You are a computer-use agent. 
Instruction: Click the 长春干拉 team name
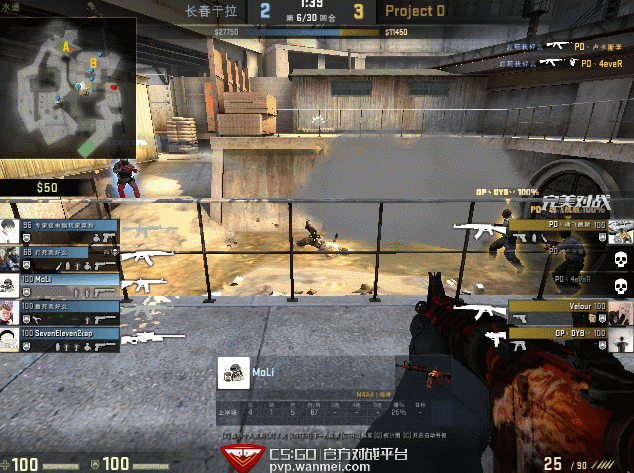tap(212, 12)
